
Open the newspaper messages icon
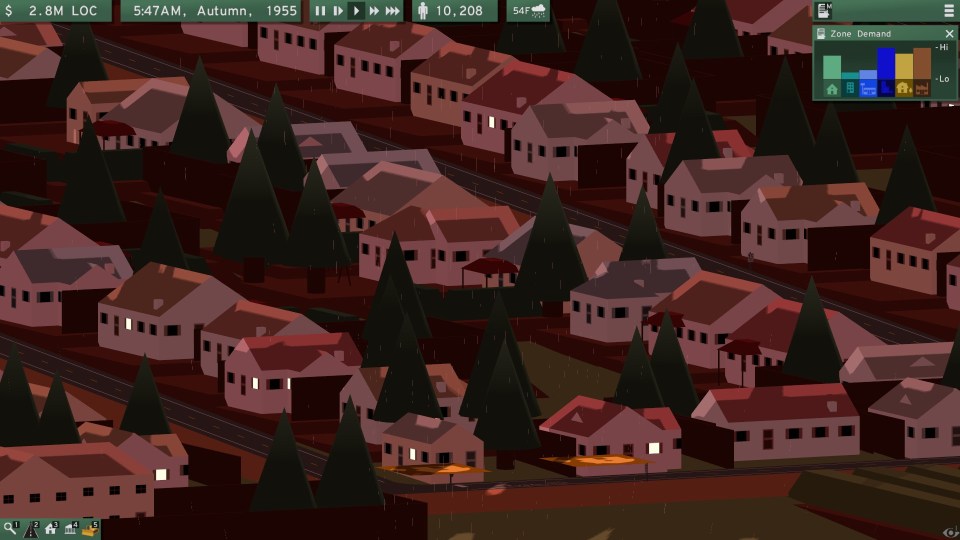824,11
